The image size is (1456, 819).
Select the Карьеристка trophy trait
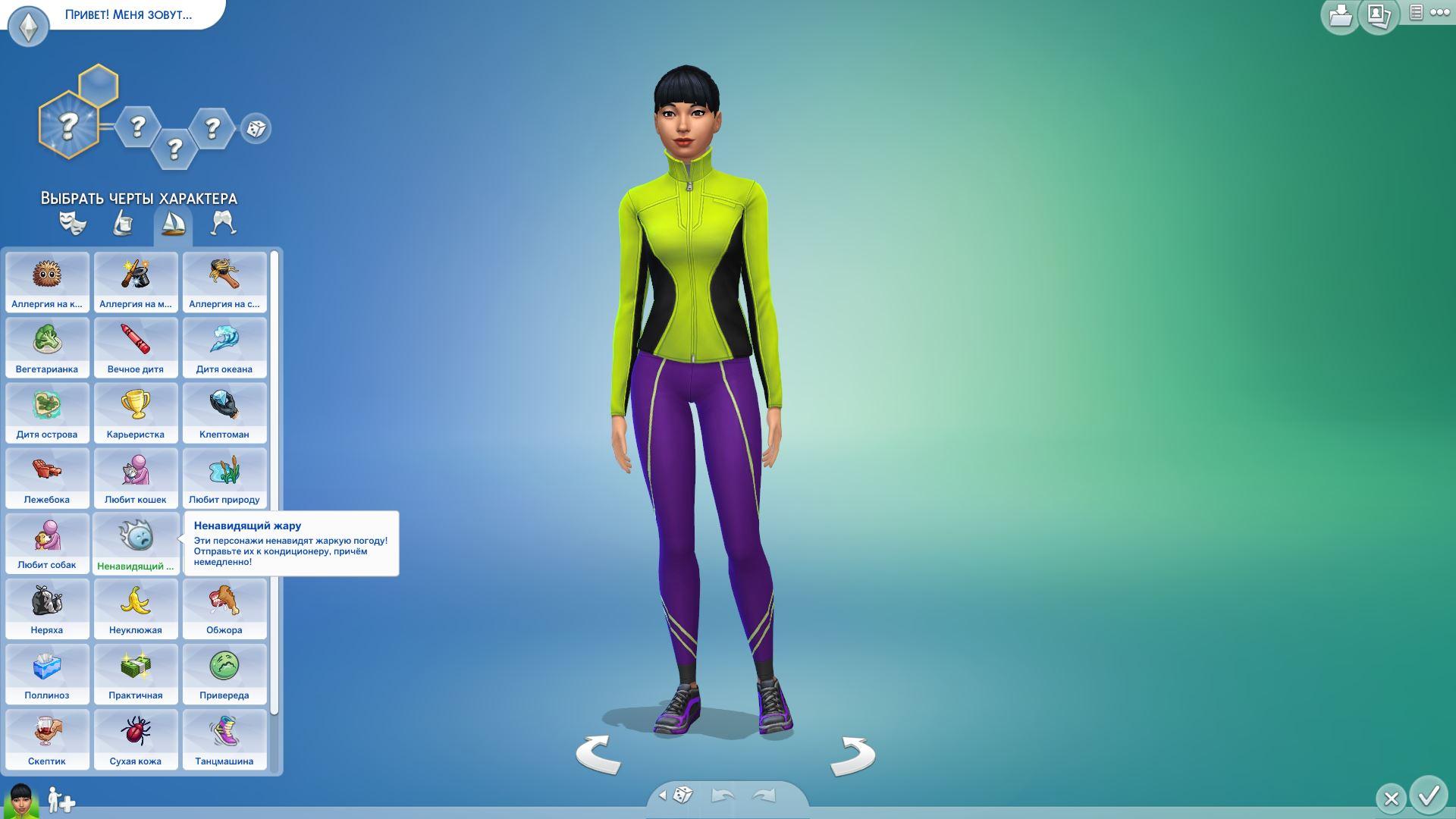[136, 412]
